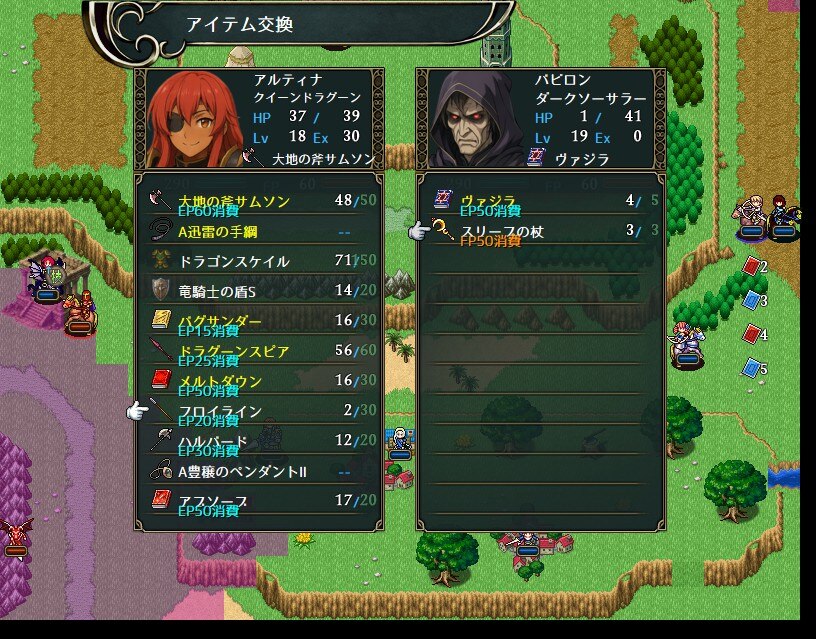
Task: Choose the スリープの杖 staff
Action: 540,231
